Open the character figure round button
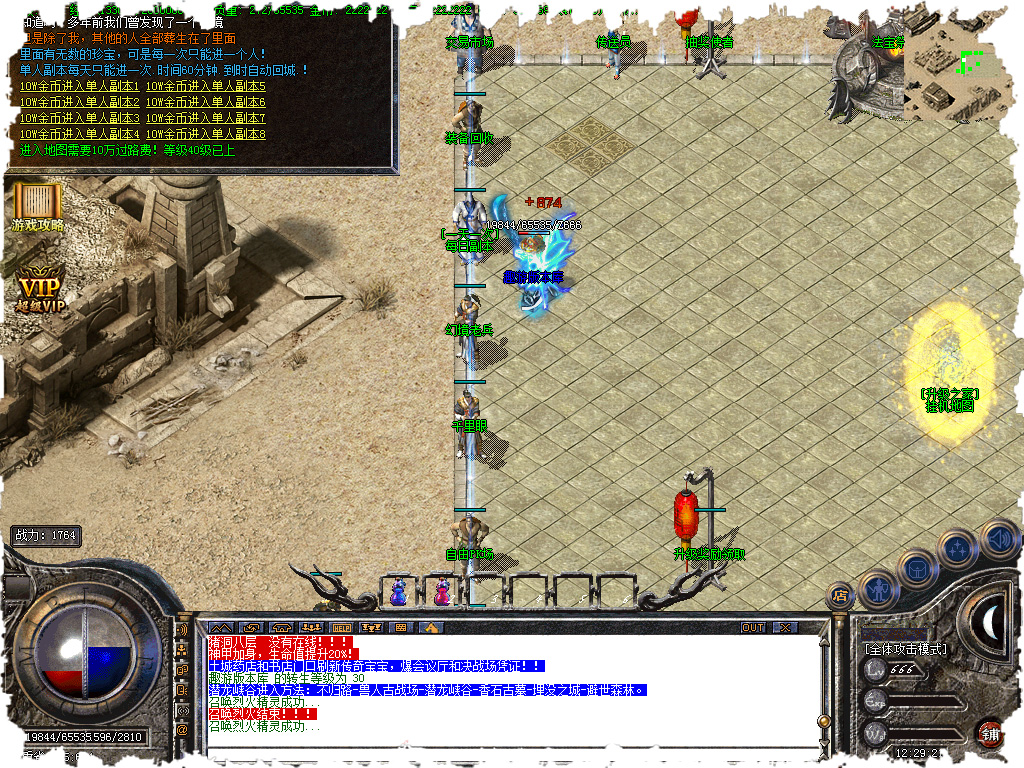Screen dimensions: 1024x768 (877, 590)
